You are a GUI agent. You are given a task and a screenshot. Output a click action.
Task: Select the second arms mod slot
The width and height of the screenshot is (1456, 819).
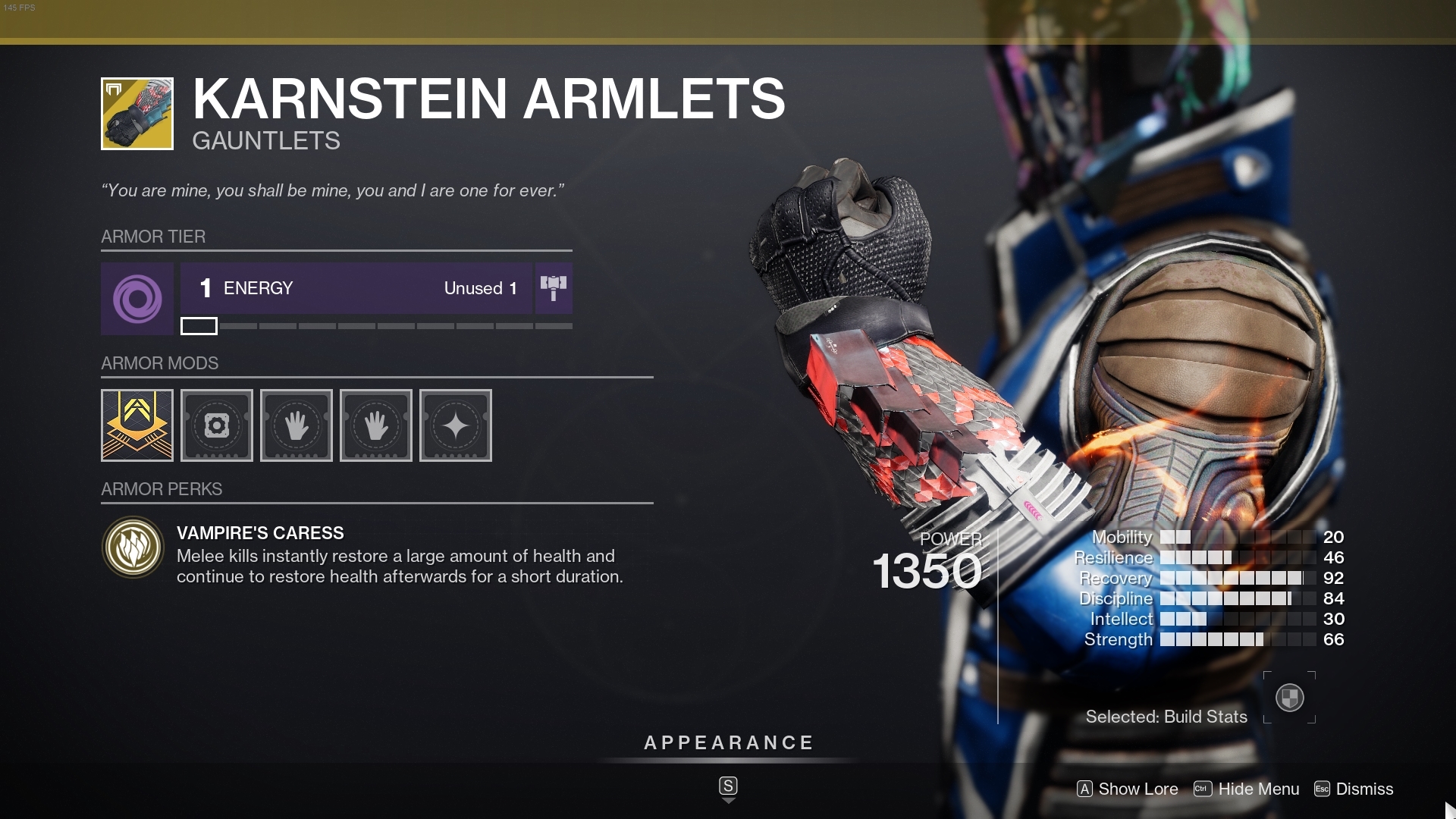376,425
